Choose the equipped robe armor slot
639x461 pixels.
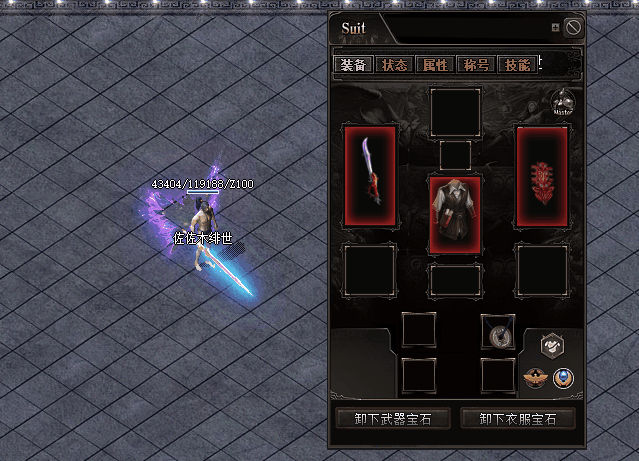tap(455, 214)
